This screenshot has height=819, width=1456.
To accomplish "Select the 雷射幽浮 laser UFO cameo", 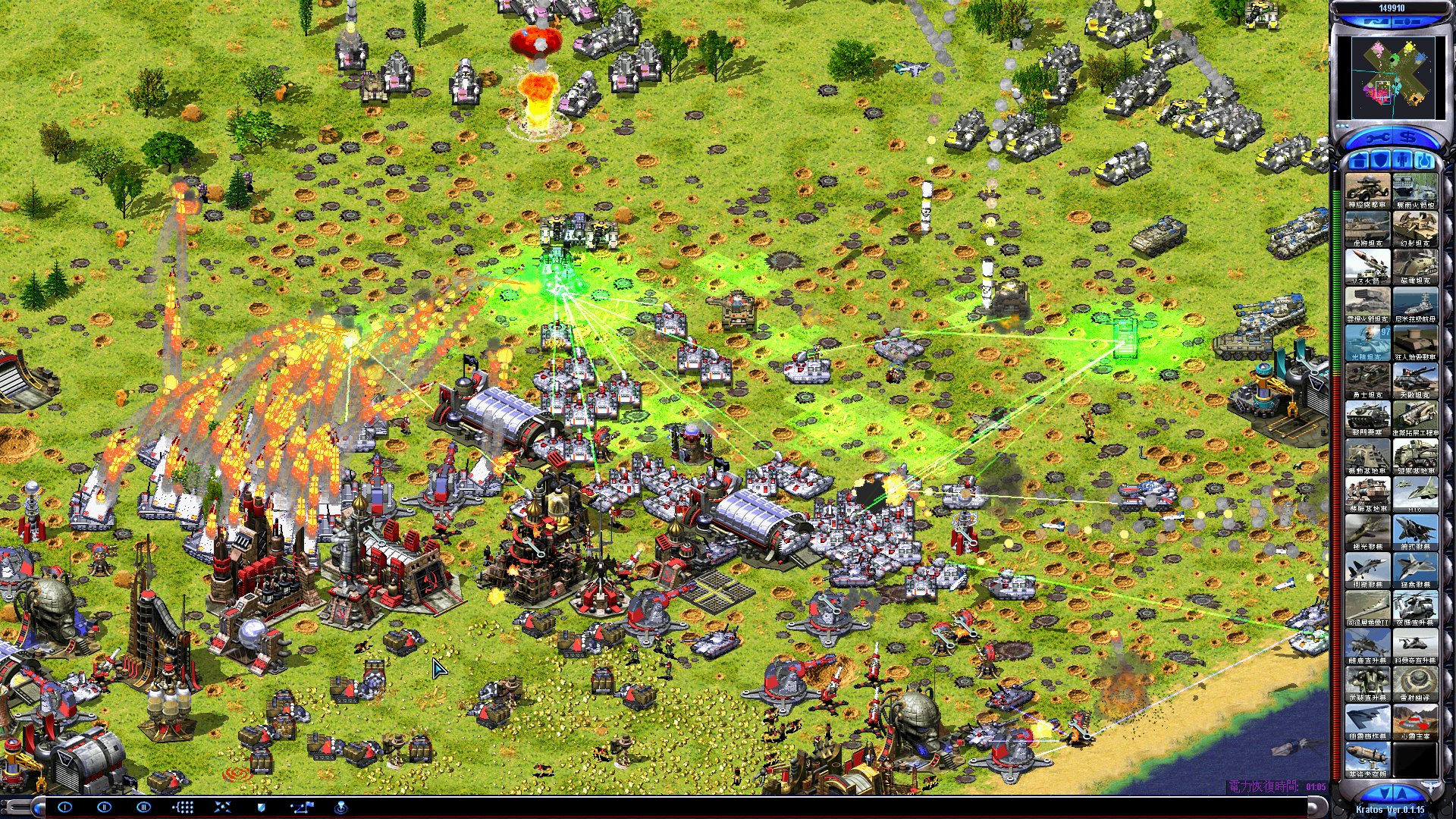I will click(x=1415, y=683).
